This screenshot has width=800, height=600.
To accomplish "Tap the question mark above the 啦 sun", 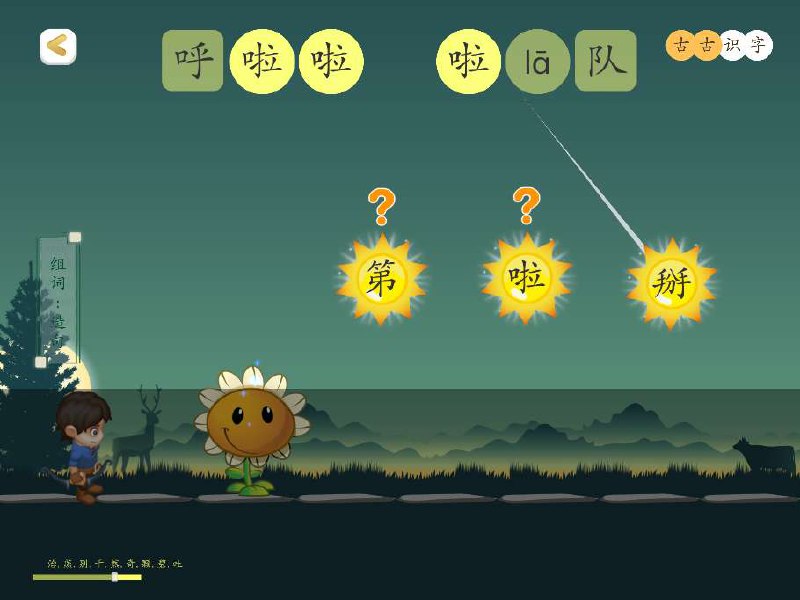I will (526, 206).
